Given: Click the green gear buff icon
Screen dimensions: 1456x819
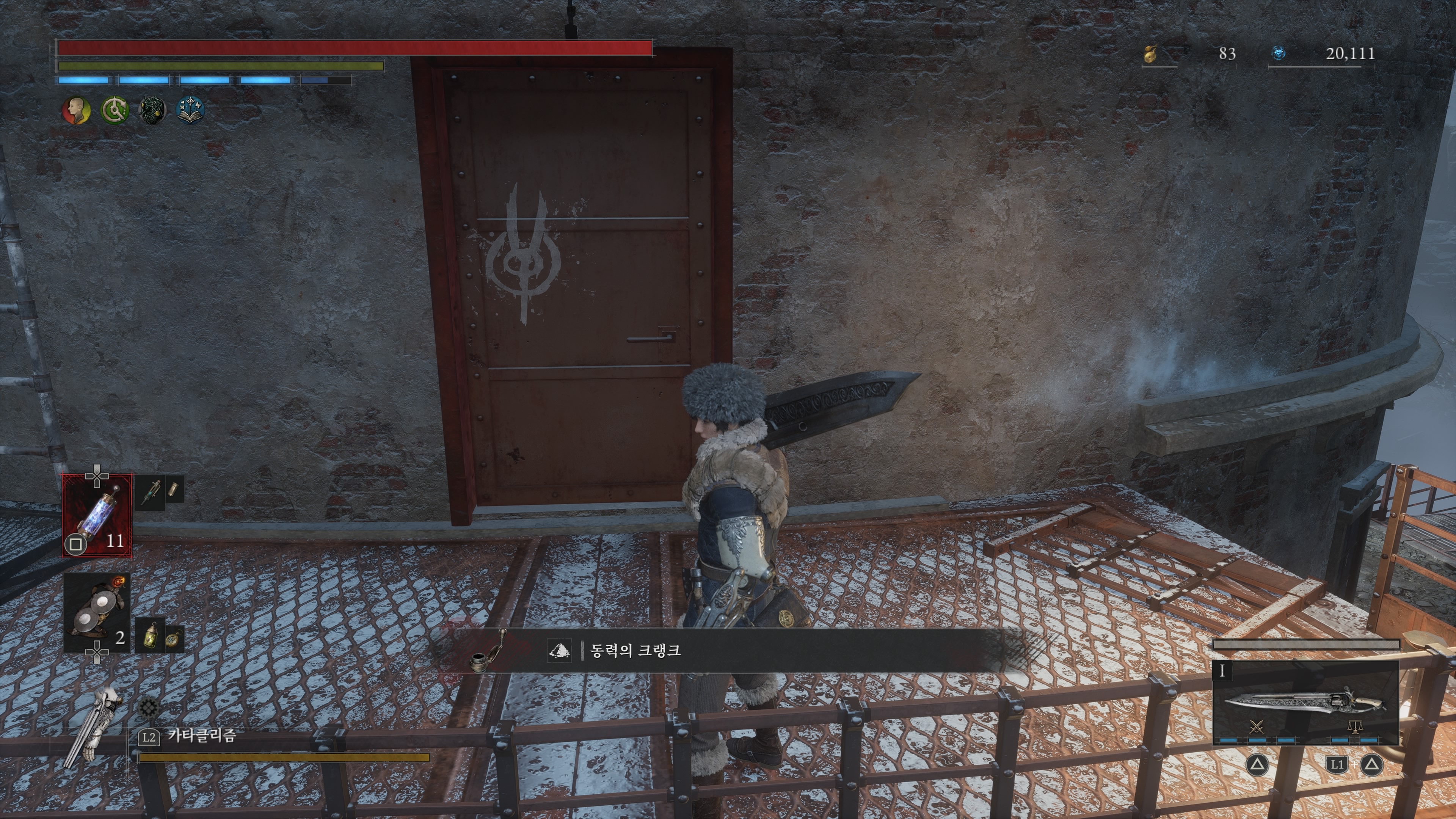Looking at the screenshot, I should coord(114,110).
